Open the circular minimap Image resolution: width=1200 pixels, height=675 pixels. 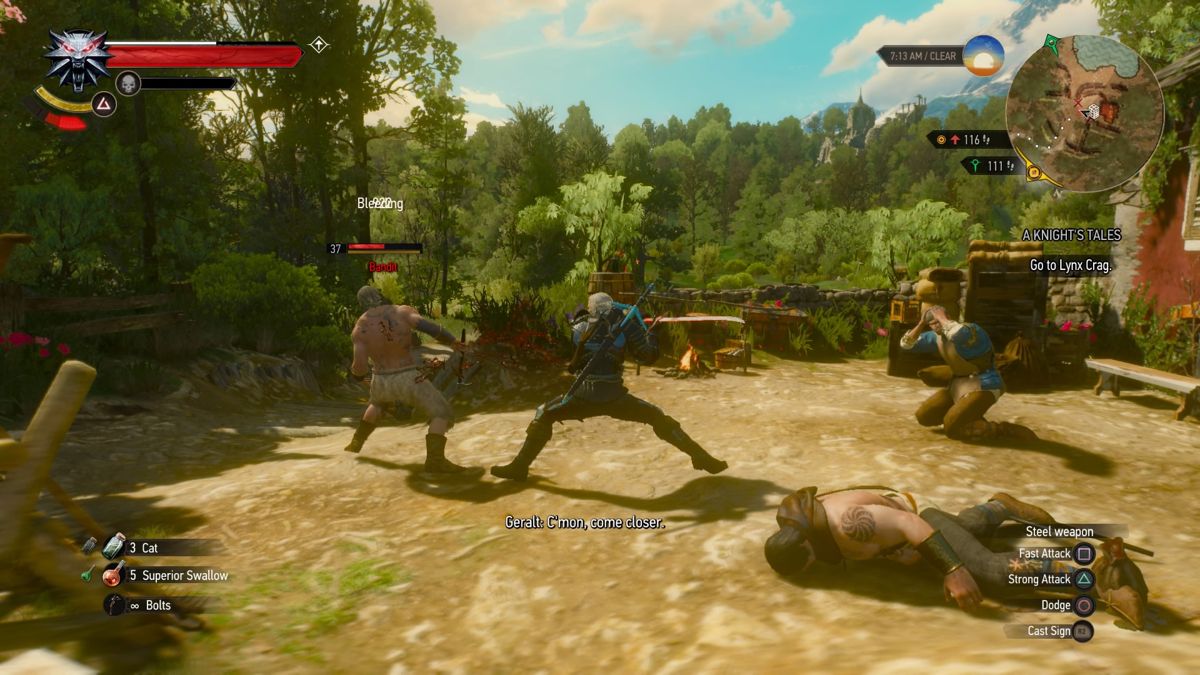[x=1084, y=112]
